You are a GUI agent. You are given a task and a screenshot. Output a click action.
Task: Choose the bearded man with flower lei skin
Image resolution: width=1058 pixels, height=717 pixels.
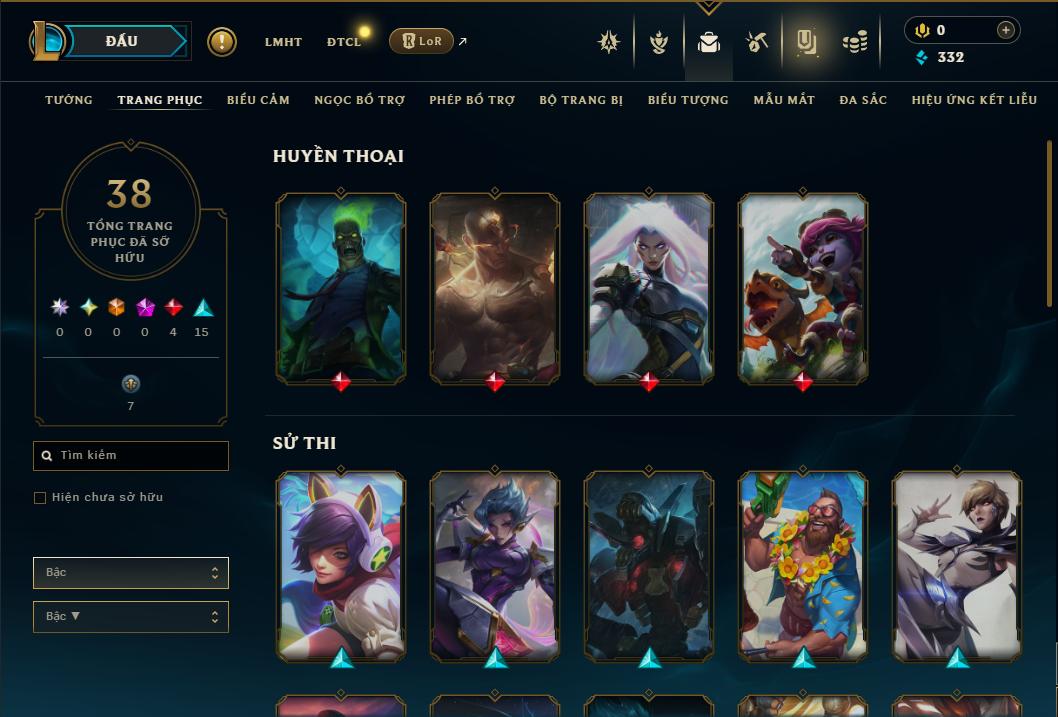(803, 565)
